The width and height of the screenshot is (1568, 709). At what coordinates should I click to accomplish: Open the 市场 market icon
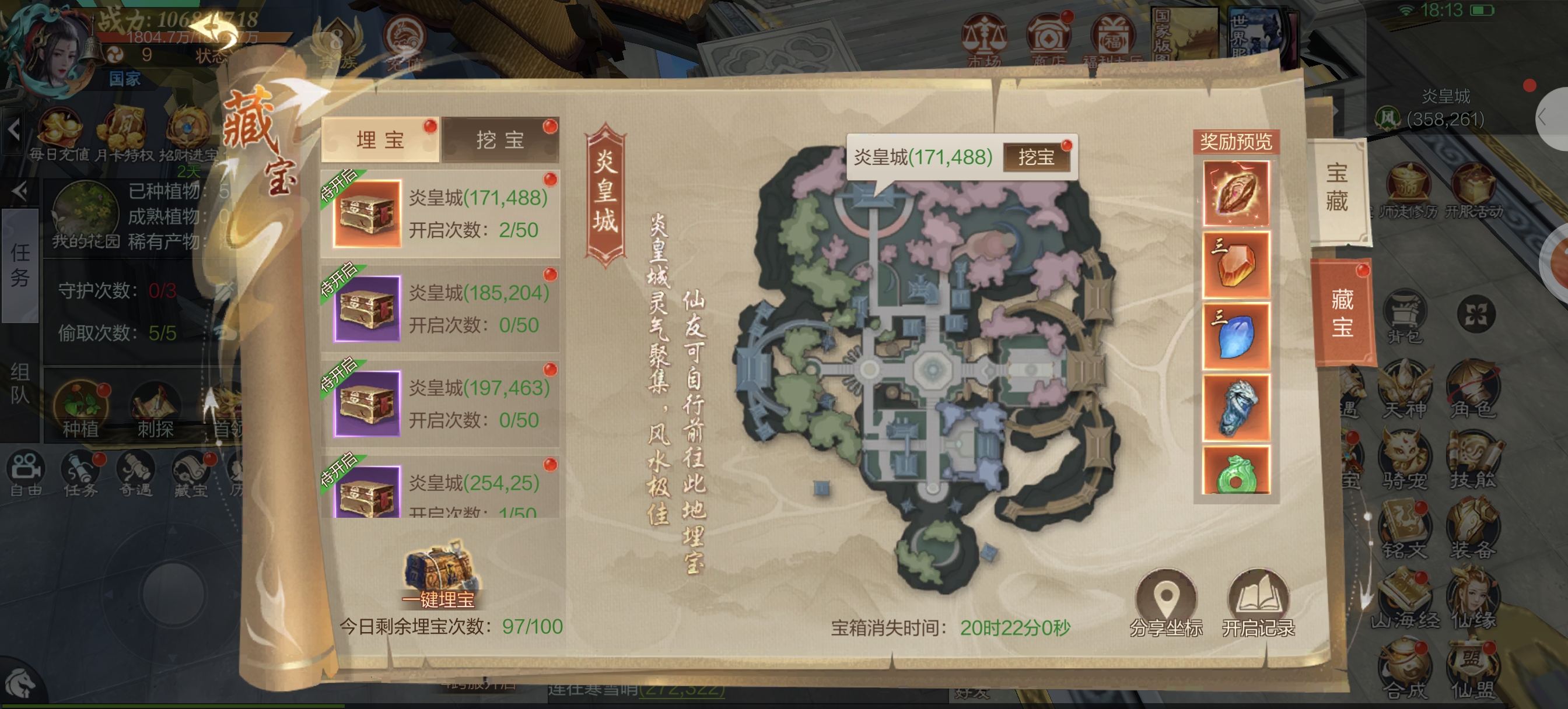pos(984,40)
